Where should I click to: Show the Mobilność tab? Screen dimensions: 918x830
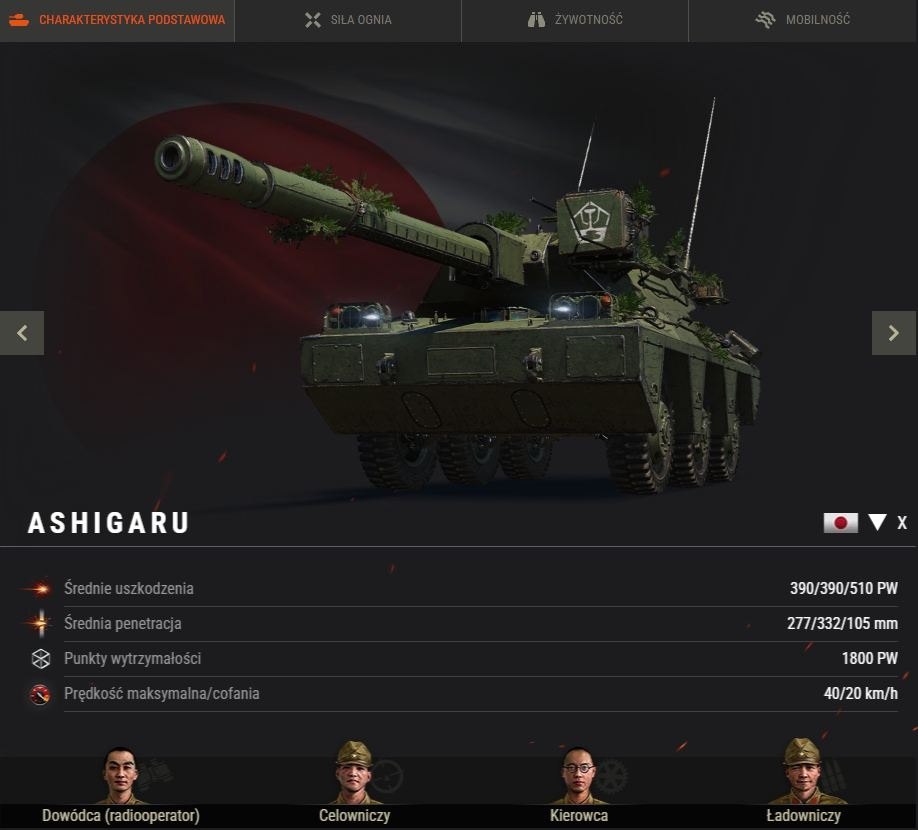coord(803,20)
